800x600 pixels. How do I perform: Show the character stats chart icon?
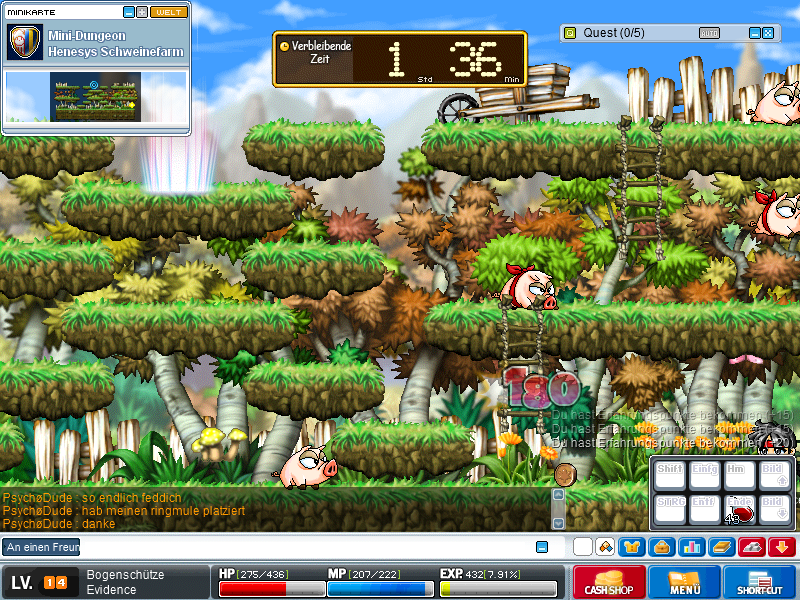tap(691, 547)
